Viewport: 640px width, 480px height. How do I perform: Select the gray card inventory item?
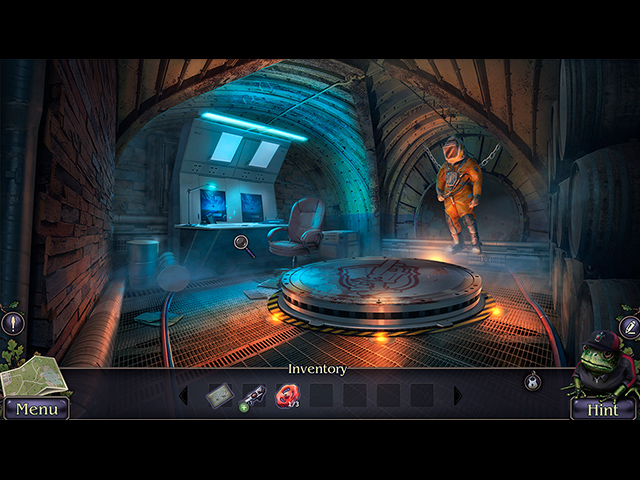coord(219,396)
